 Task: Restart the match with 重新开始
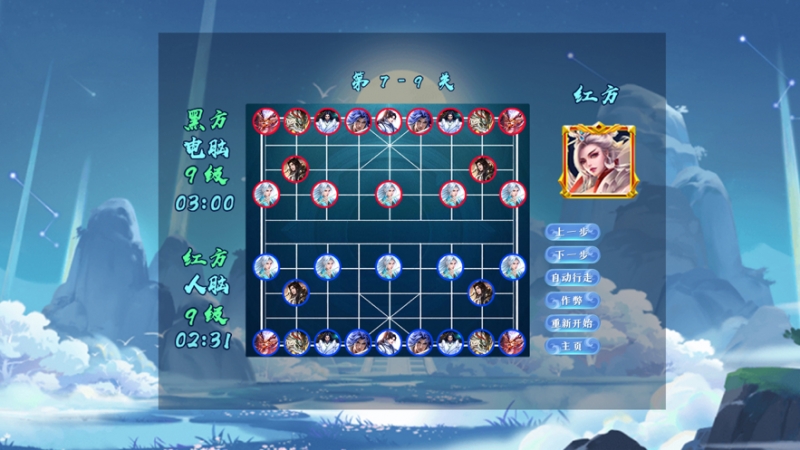(572, 323)
